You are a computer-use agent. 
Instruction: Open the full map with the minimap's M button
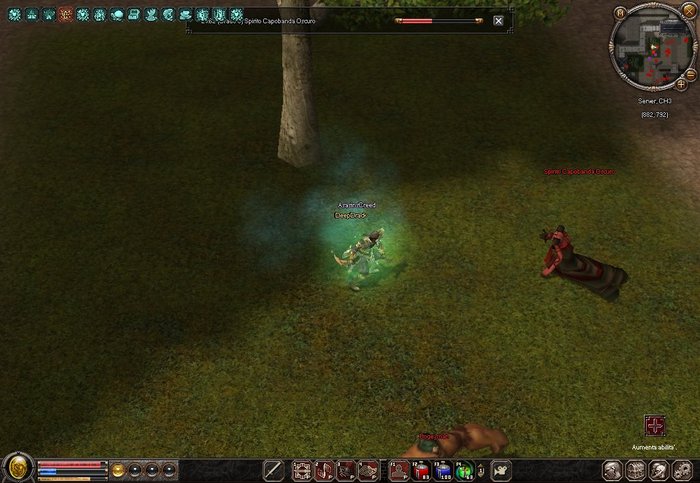pyautogui.click(x=620, y=13)
